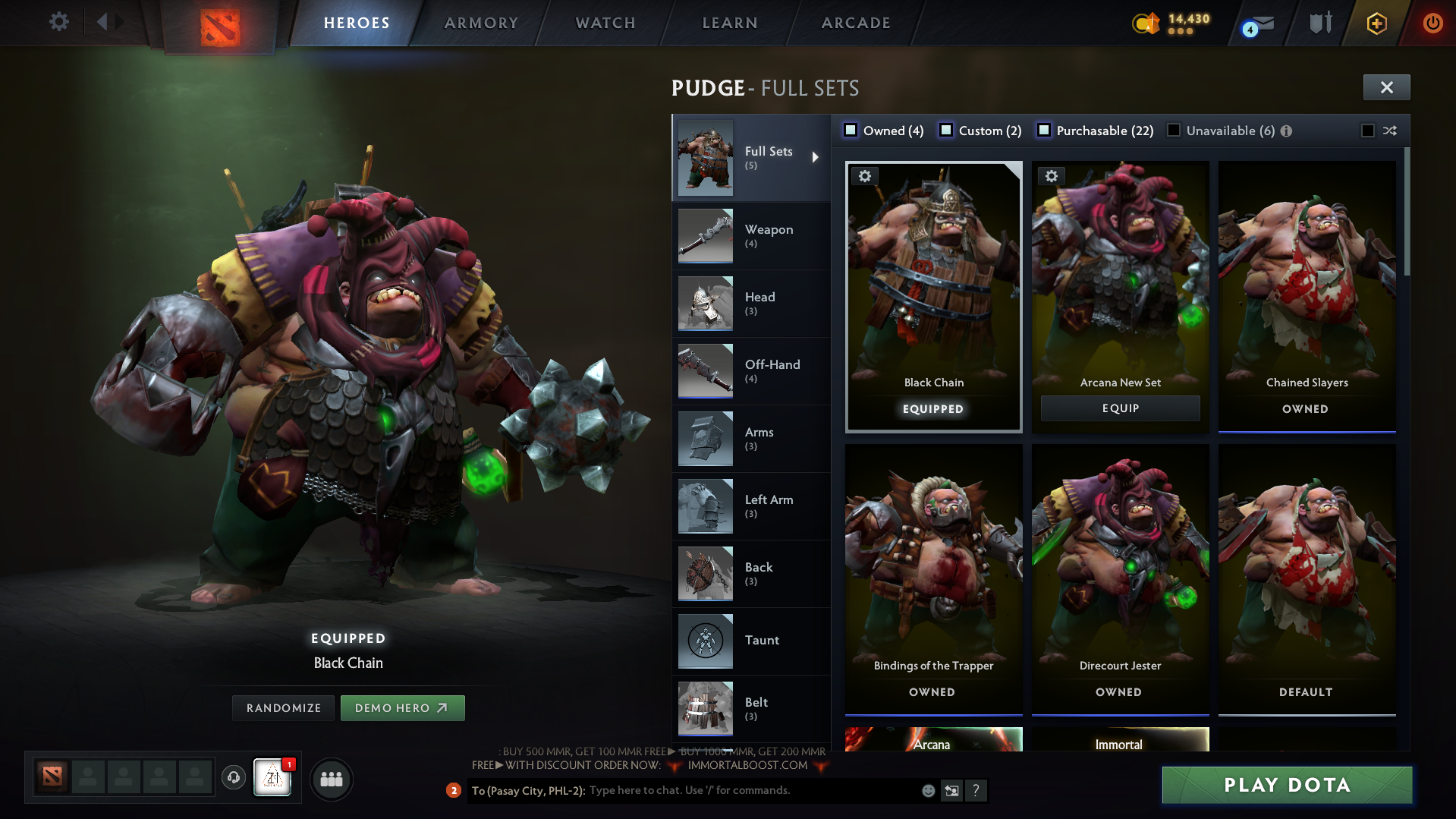The image size is (1456, 819).
Task: Click the RANDOMIZE button
Action: pyautogui.click(x=282, y=707)
